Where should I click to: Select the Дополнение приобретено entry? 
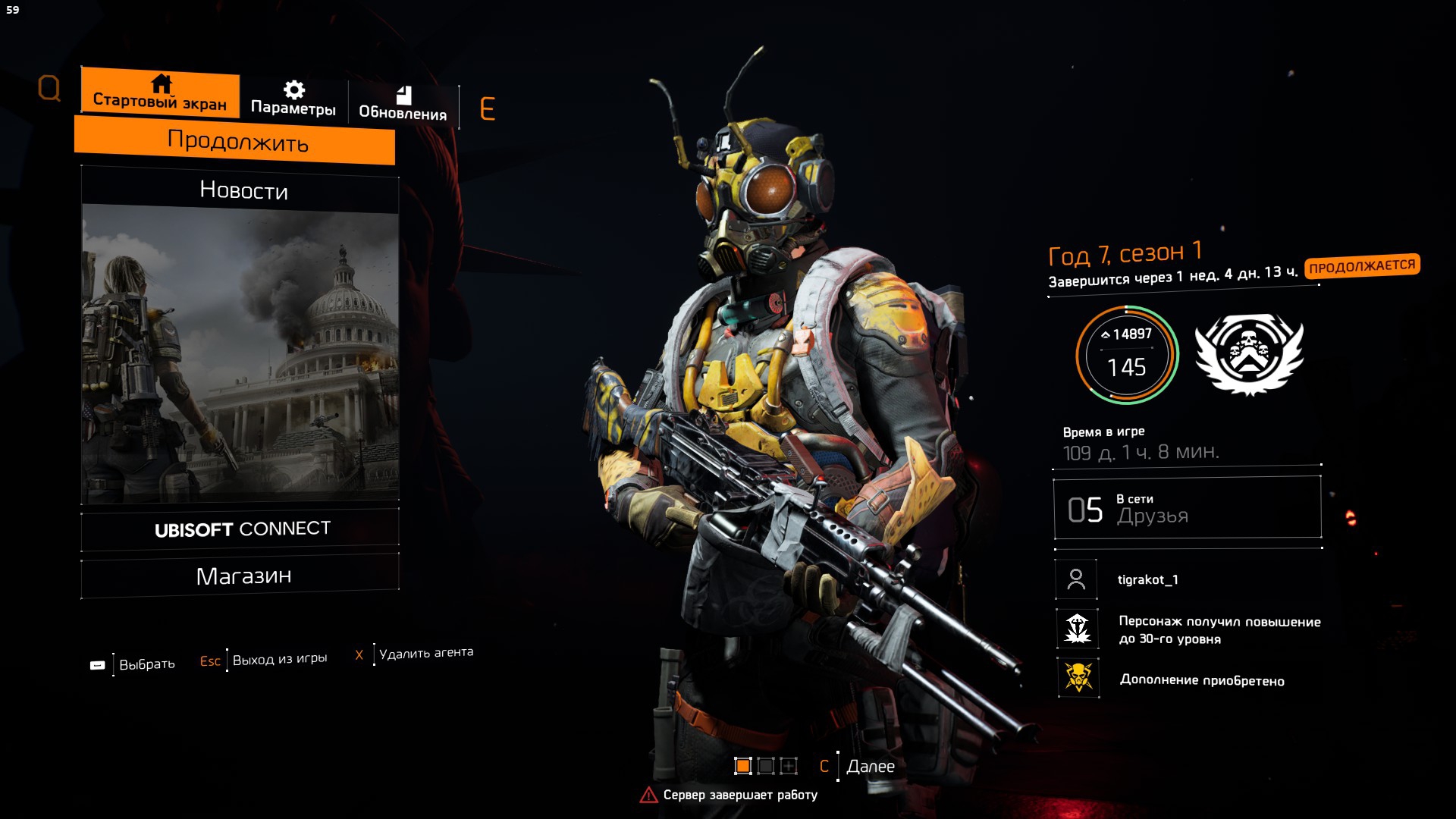pos(1201,679)
